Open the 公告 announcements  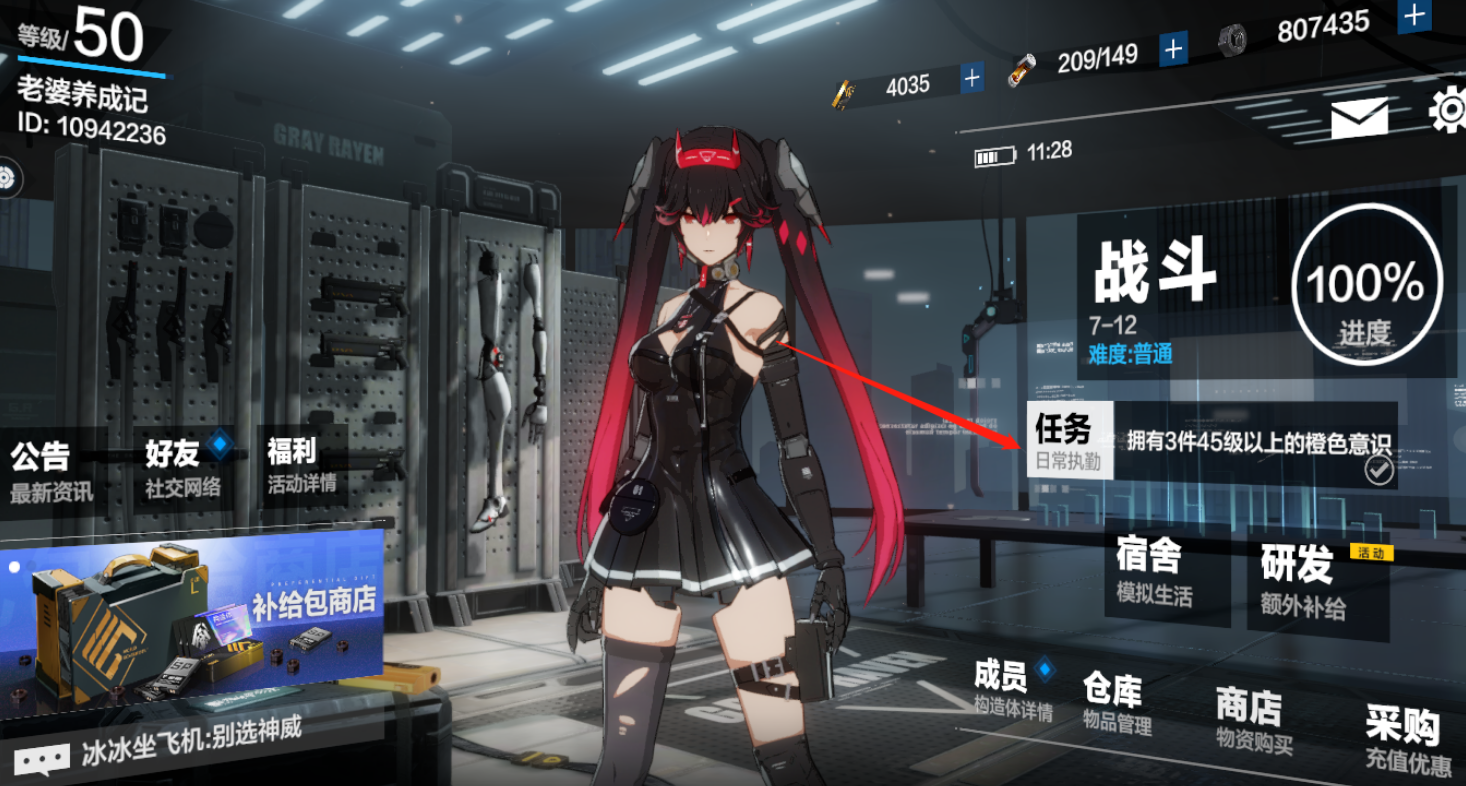[48, 470]
